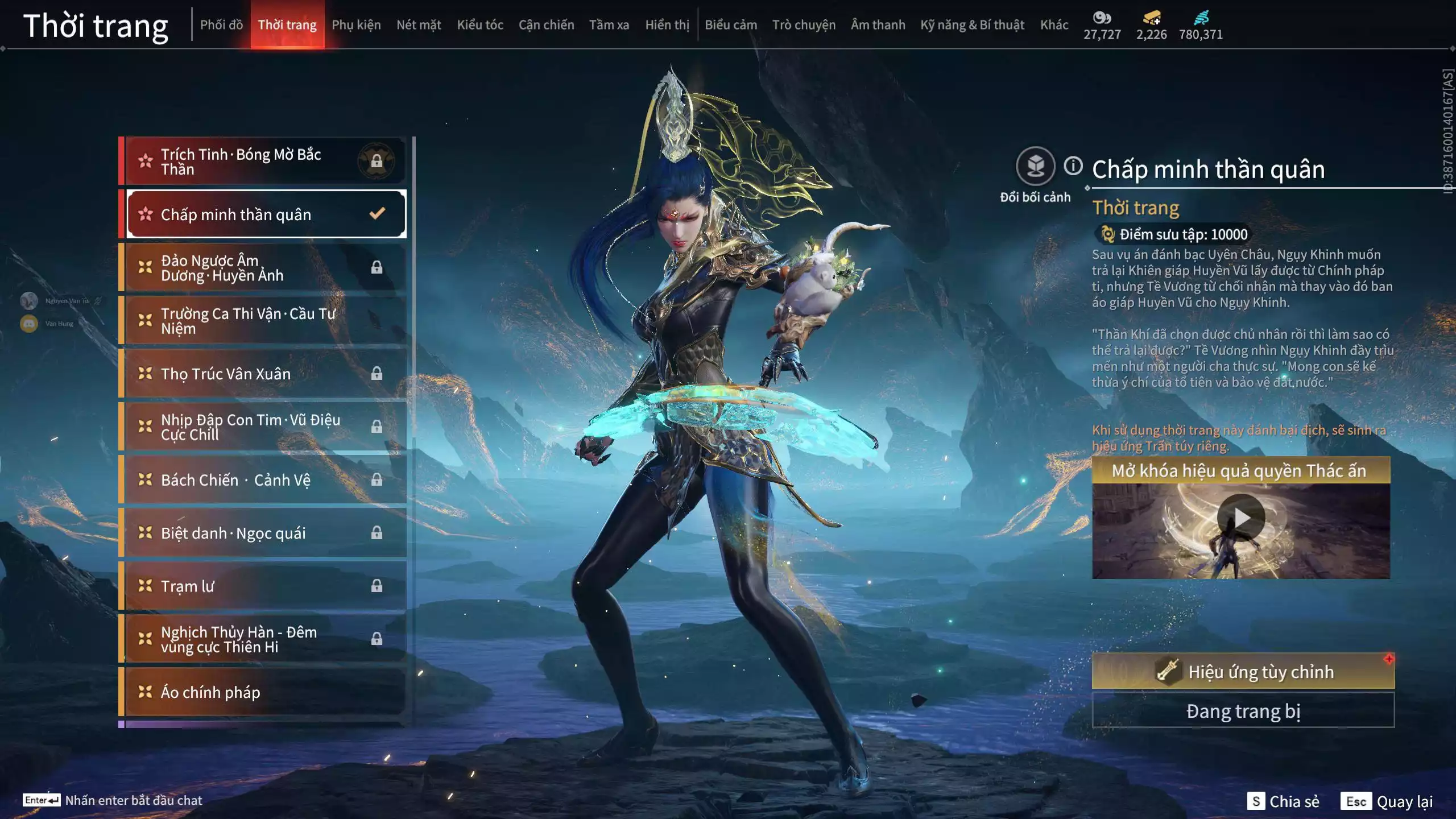
Task: Open the Hiển thị options
Action: 668,25
